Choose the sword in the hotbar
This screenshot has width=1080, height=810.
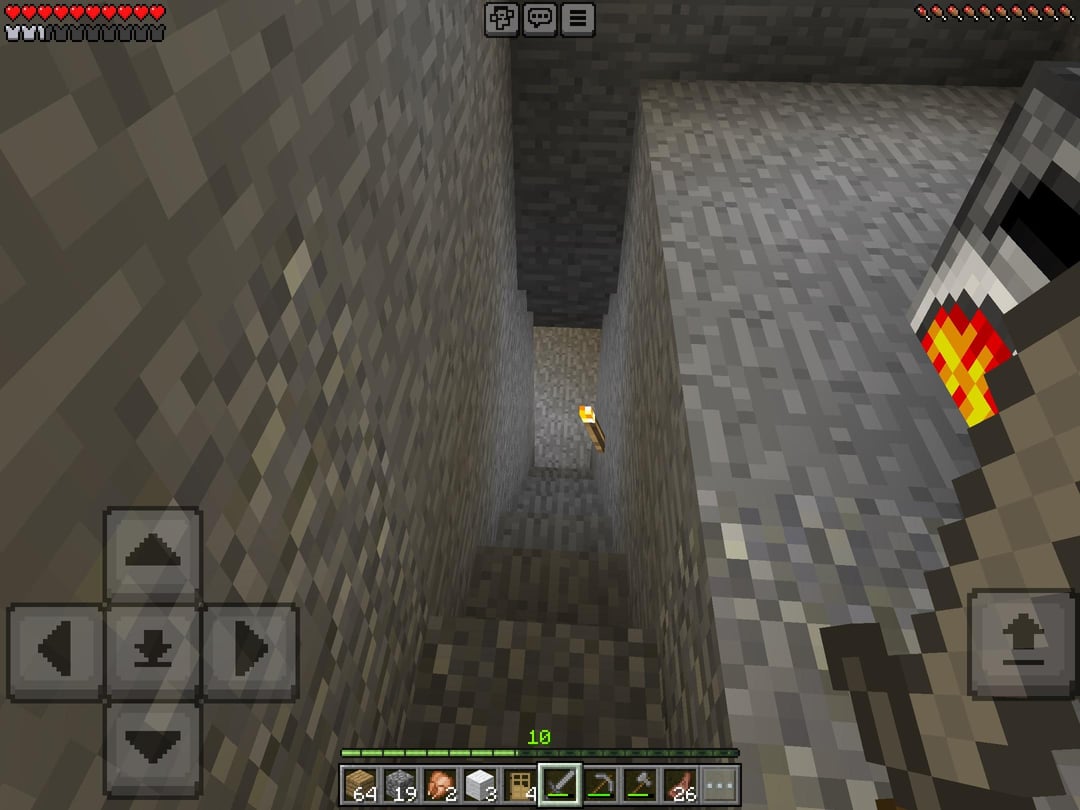(x=560, y=784)
